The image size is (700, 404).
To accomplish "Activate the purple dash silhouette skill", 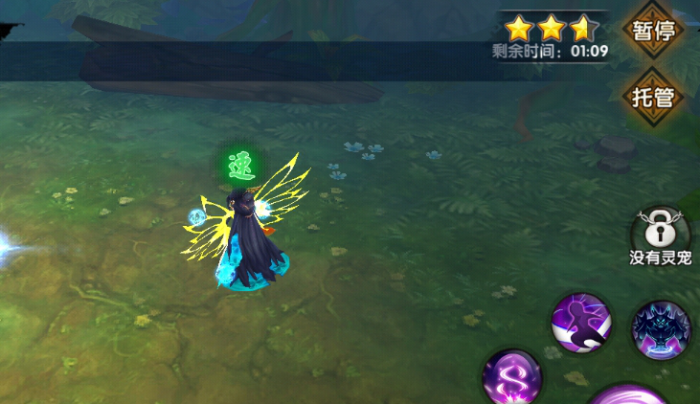I will coord(581,323).
